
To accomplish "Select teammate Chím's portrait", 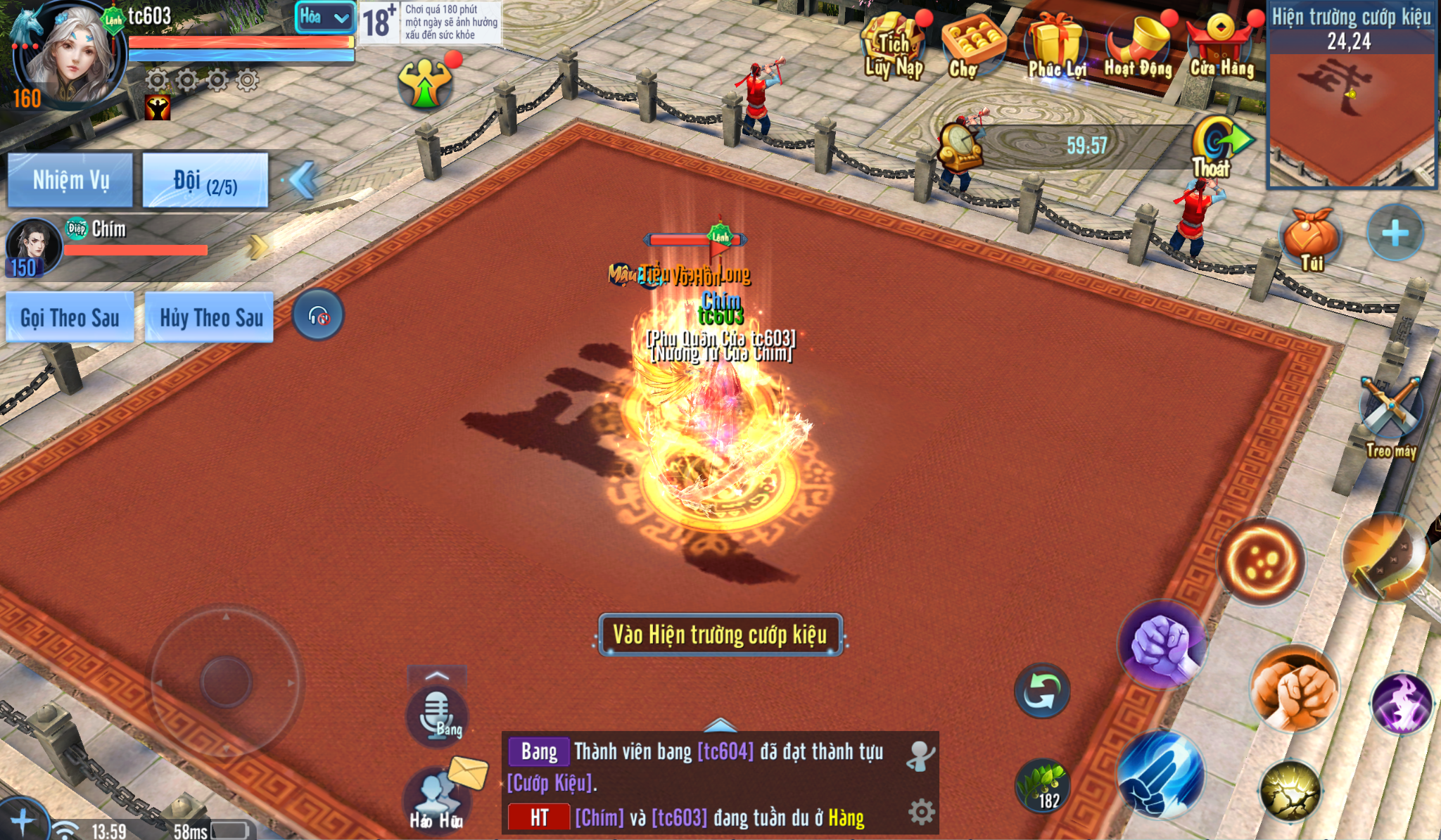I will click(32, 246).
